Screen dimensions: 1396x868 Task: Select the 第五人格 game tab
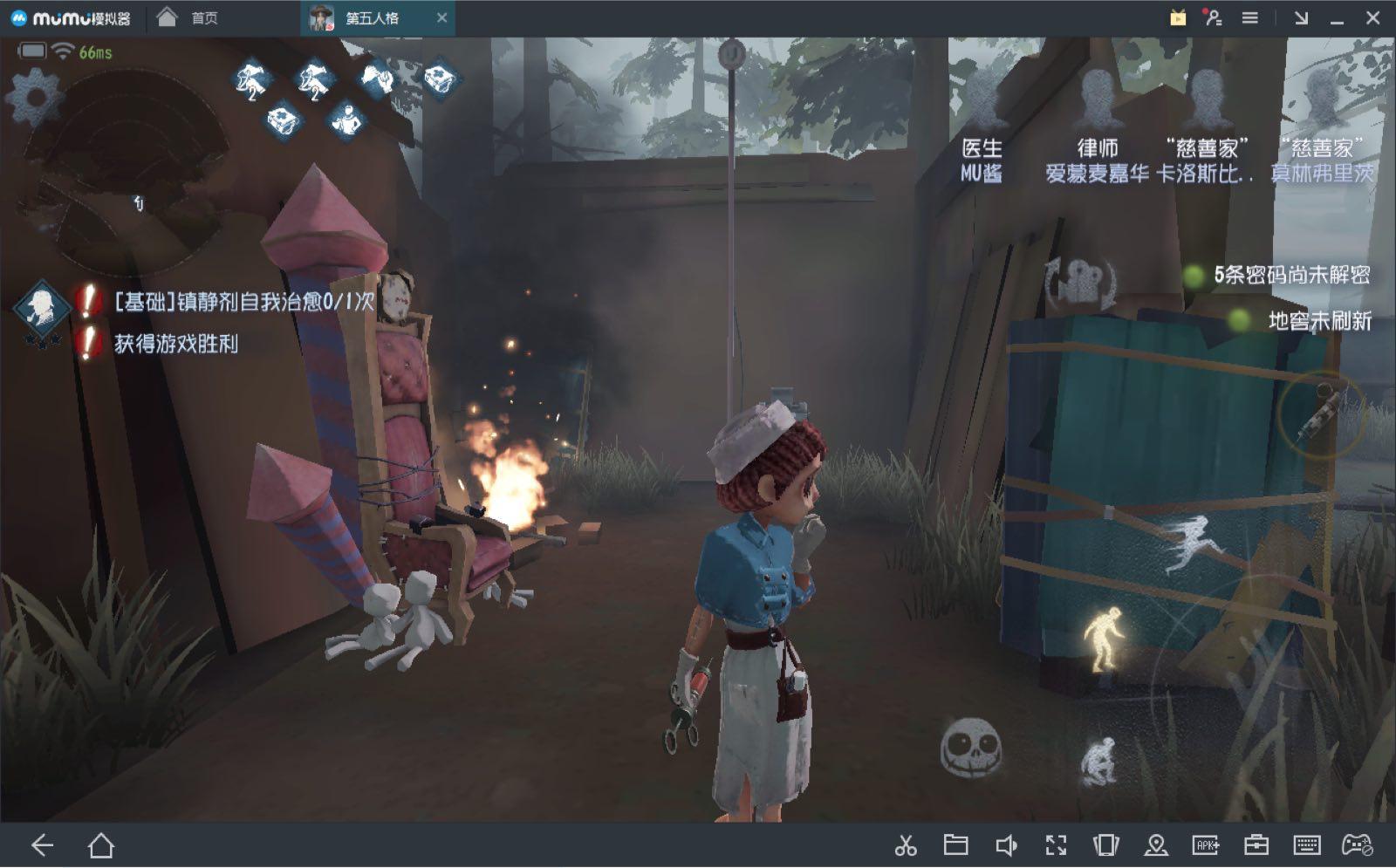pyautogui.click(x=371, y=16)
